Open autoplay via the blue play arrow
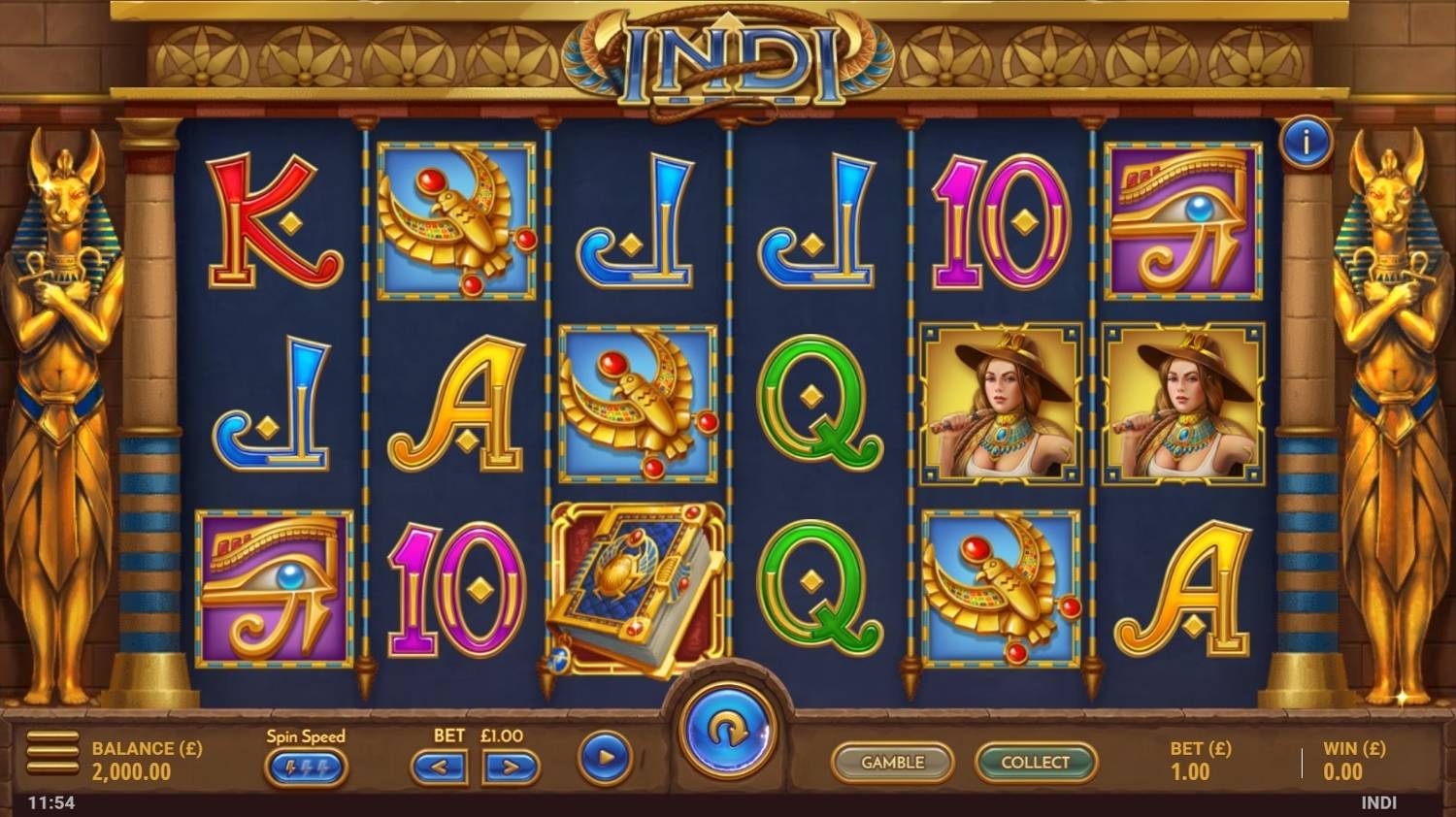 (x=604, y=761)
